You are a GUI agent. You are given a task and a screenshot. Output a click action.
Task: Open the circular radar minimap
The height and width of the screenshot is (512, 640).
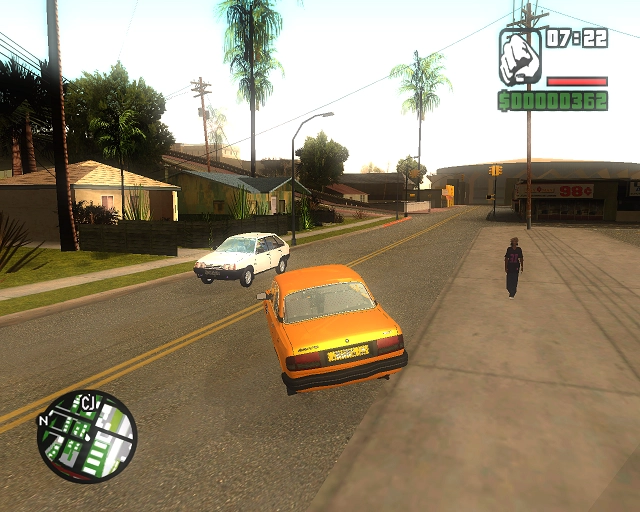pos(87,436)
